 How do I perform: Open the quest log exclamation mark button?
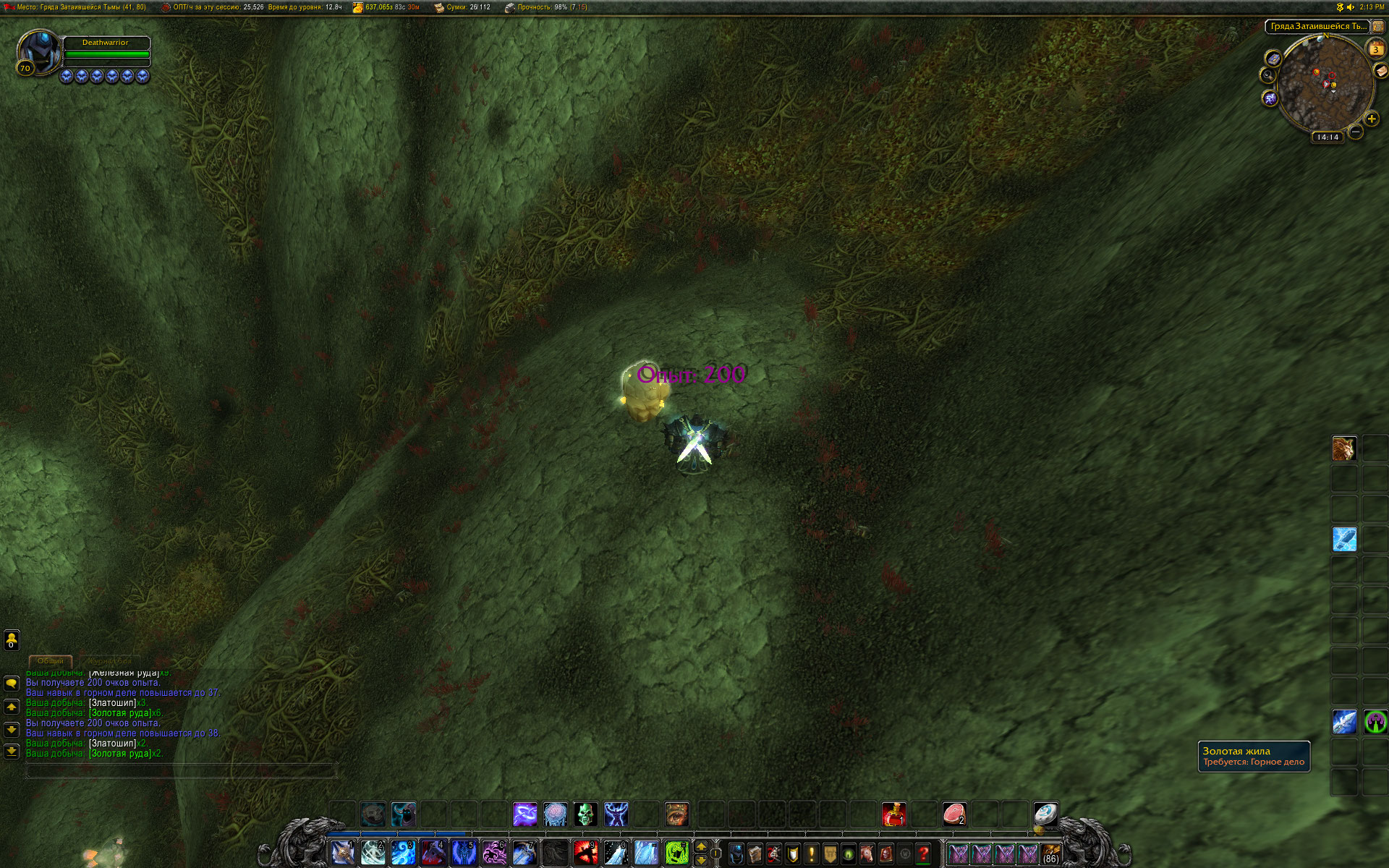point(812,854)
